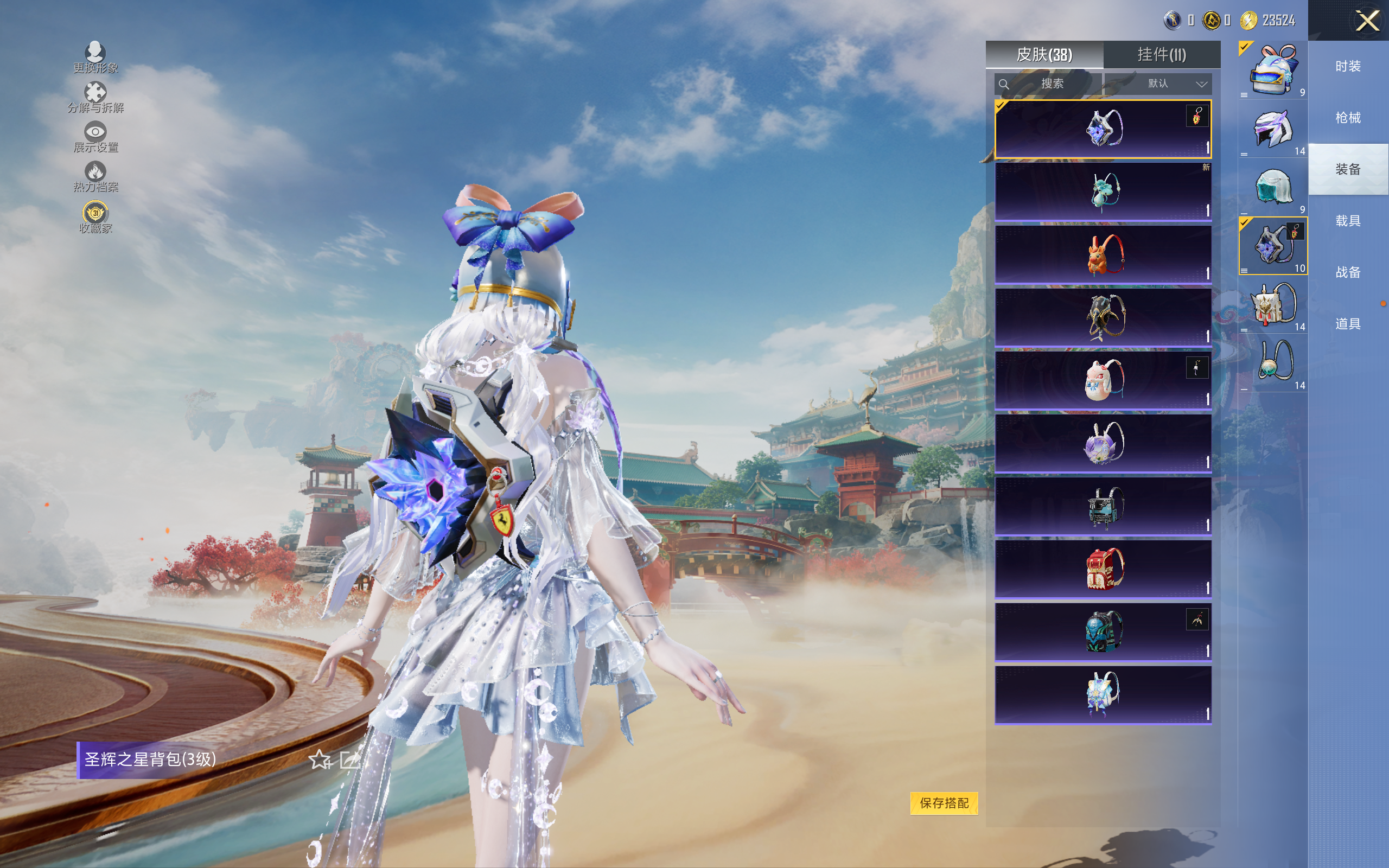
Task: Open 展示设置 display settings
Action: coord(95,137)
